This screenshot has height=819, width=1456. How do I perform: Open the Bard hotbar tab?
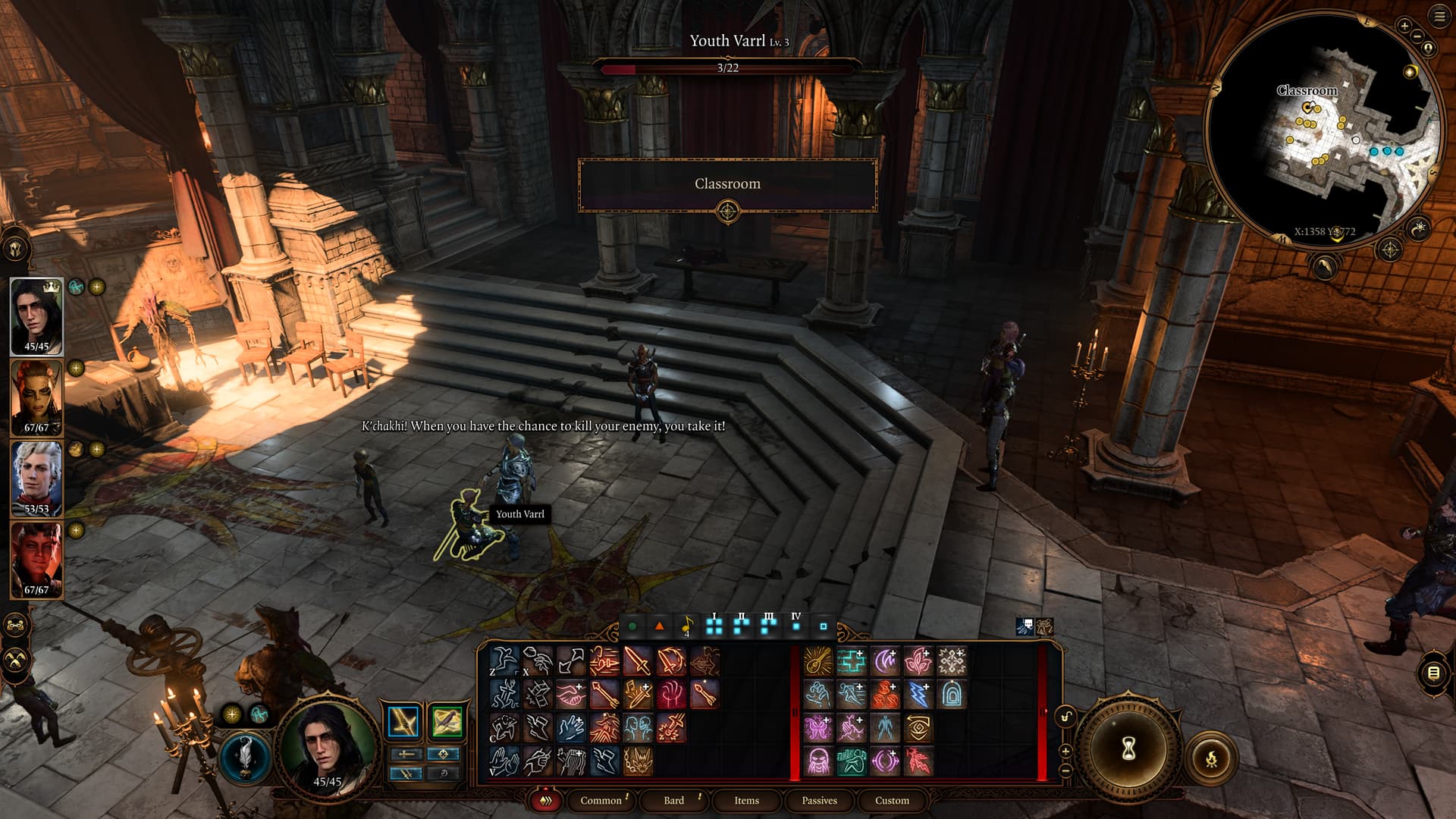click(673, 800)
